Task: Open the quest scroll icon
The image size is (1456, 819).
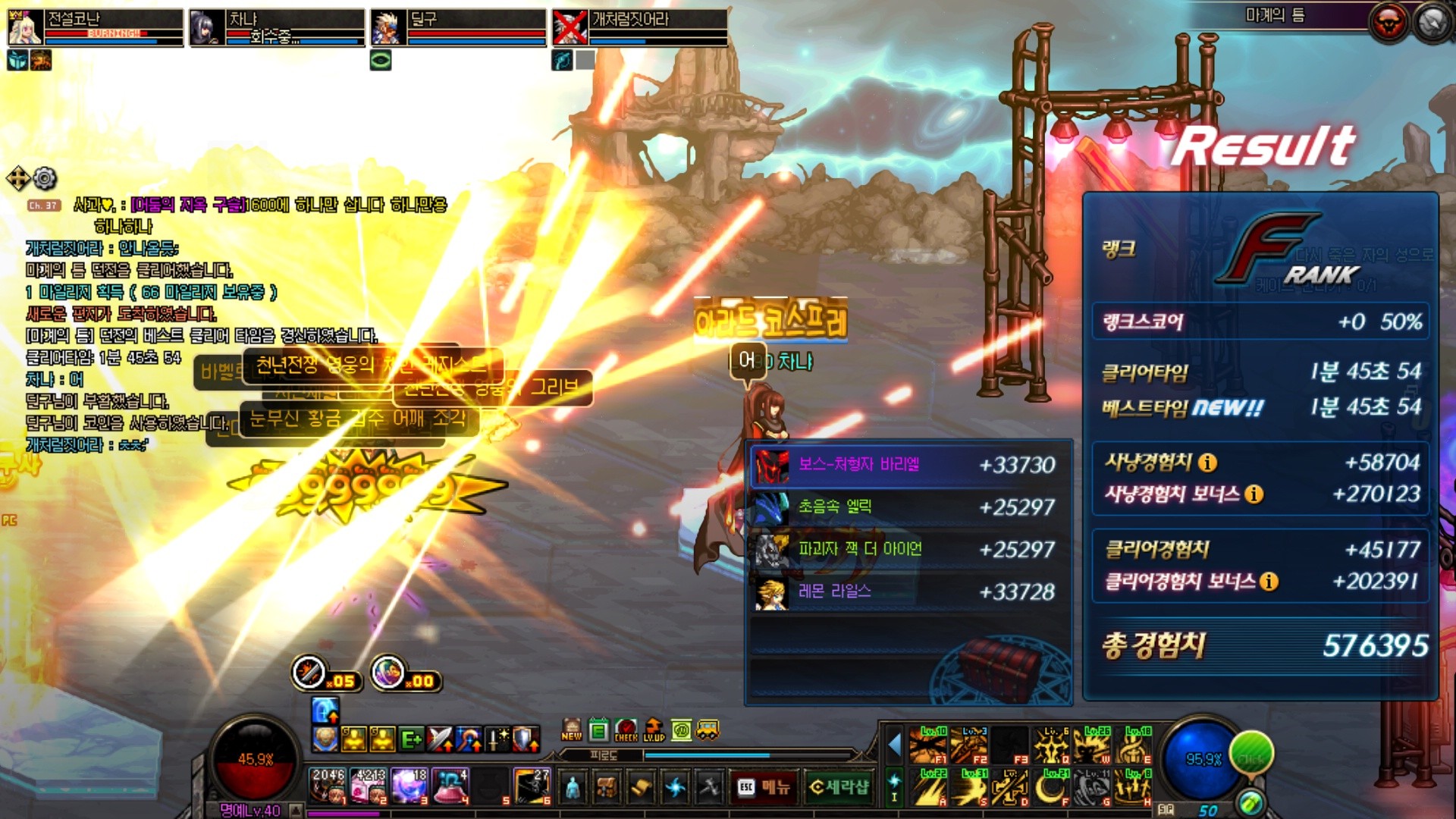Action: click(641, 787)
